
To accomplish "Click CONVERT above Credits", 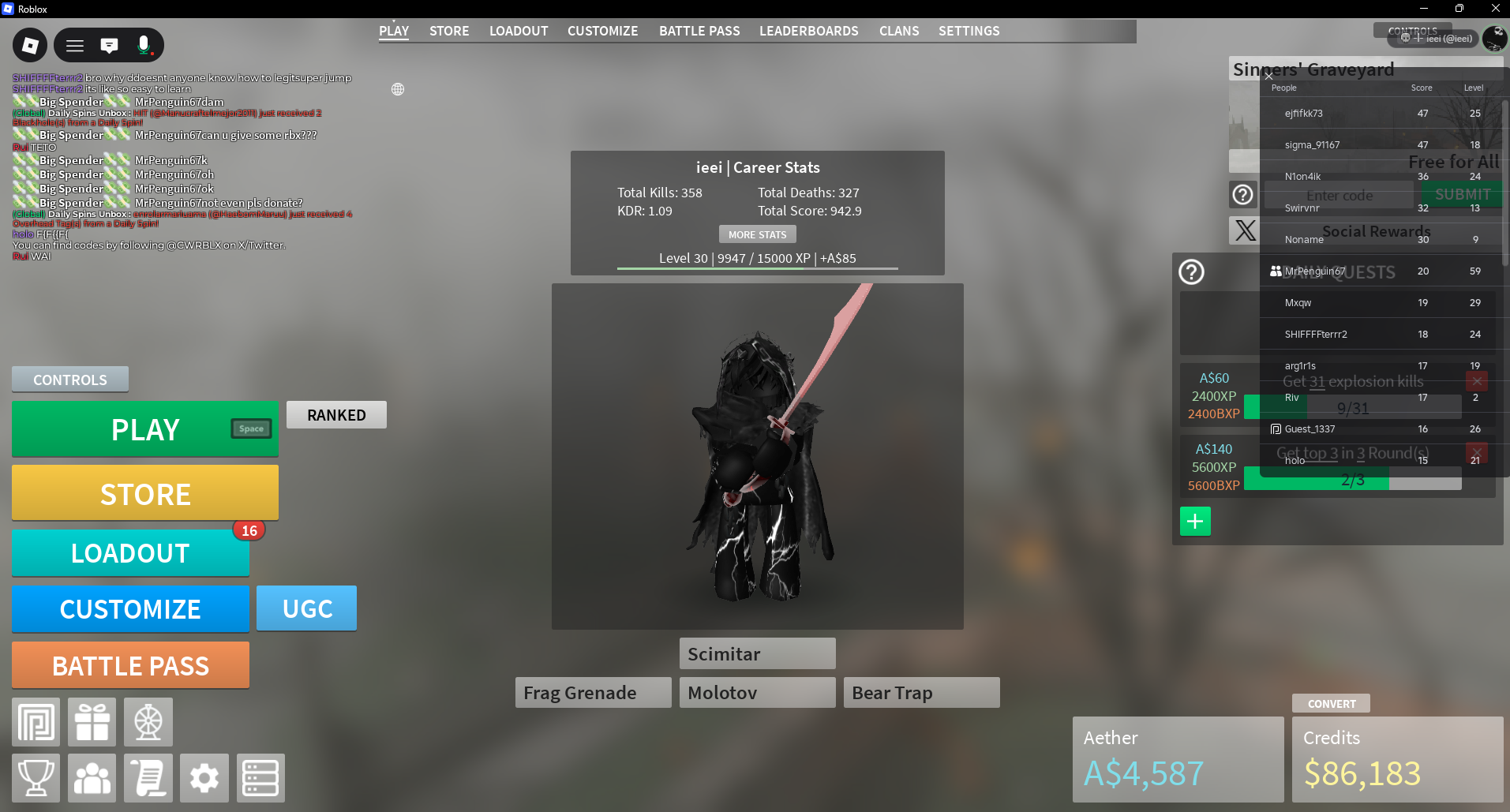I will (x=1331, y=704).
